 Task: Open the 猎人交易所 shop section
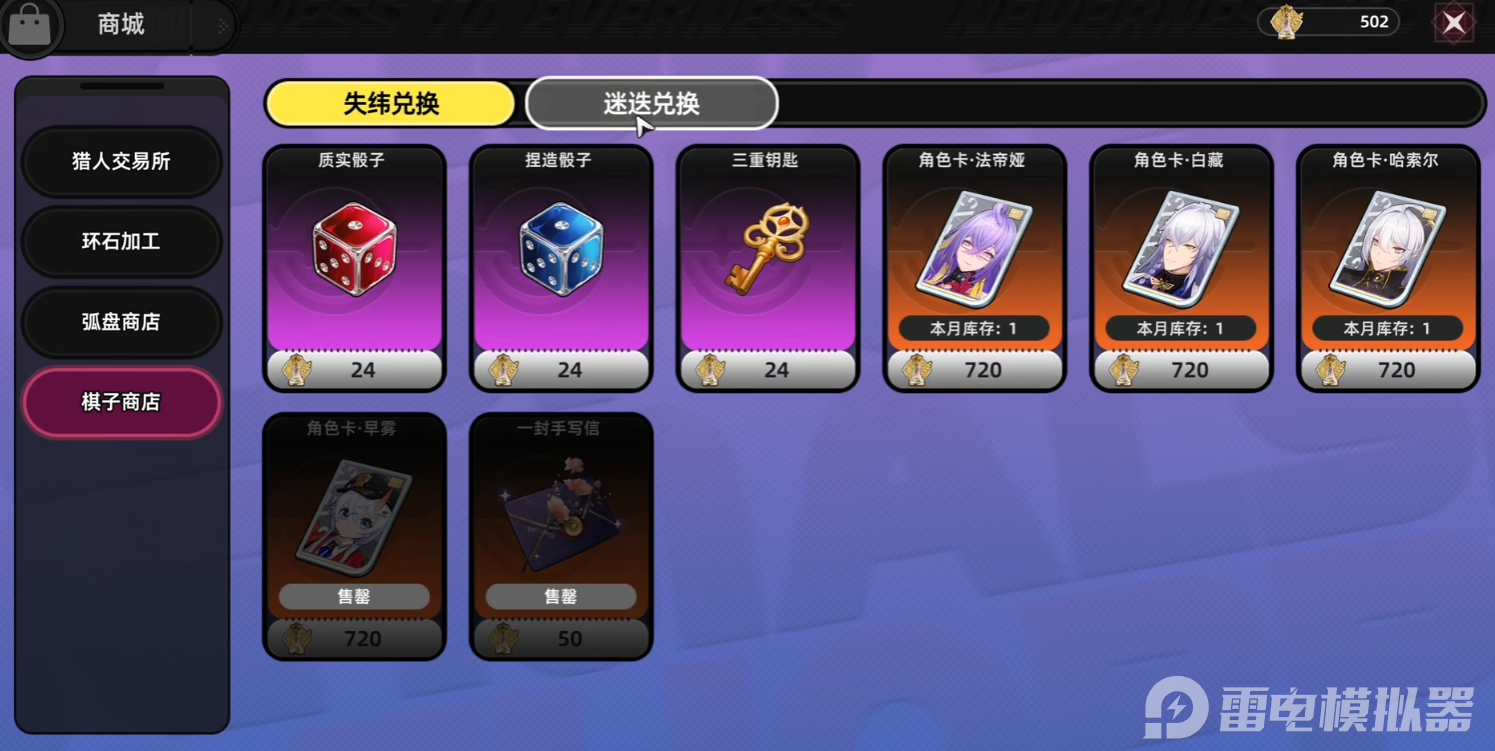pos(121,162)
